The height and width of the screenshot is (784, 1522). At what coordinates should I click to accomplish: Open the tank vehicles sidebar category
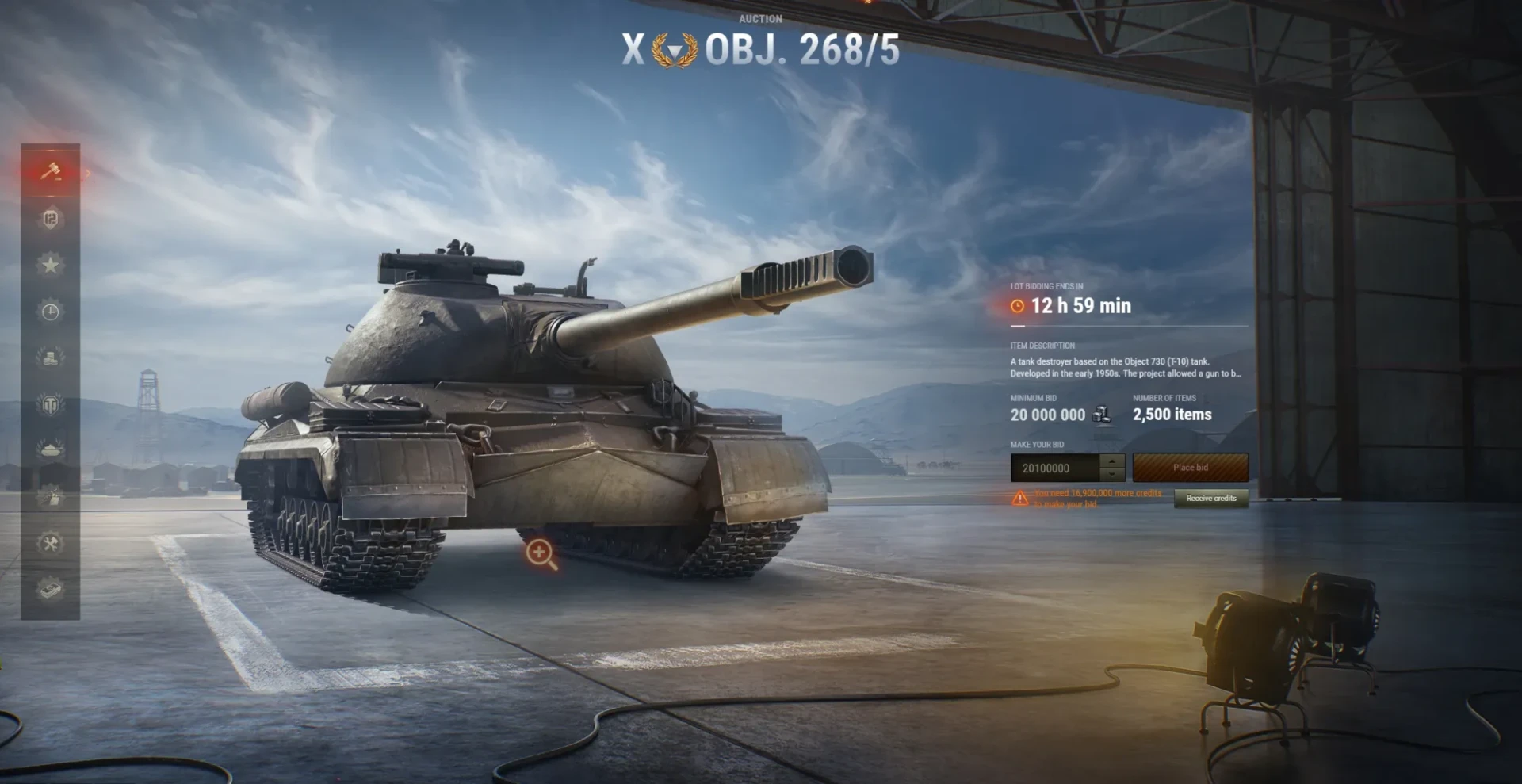[x=50, y=450]
